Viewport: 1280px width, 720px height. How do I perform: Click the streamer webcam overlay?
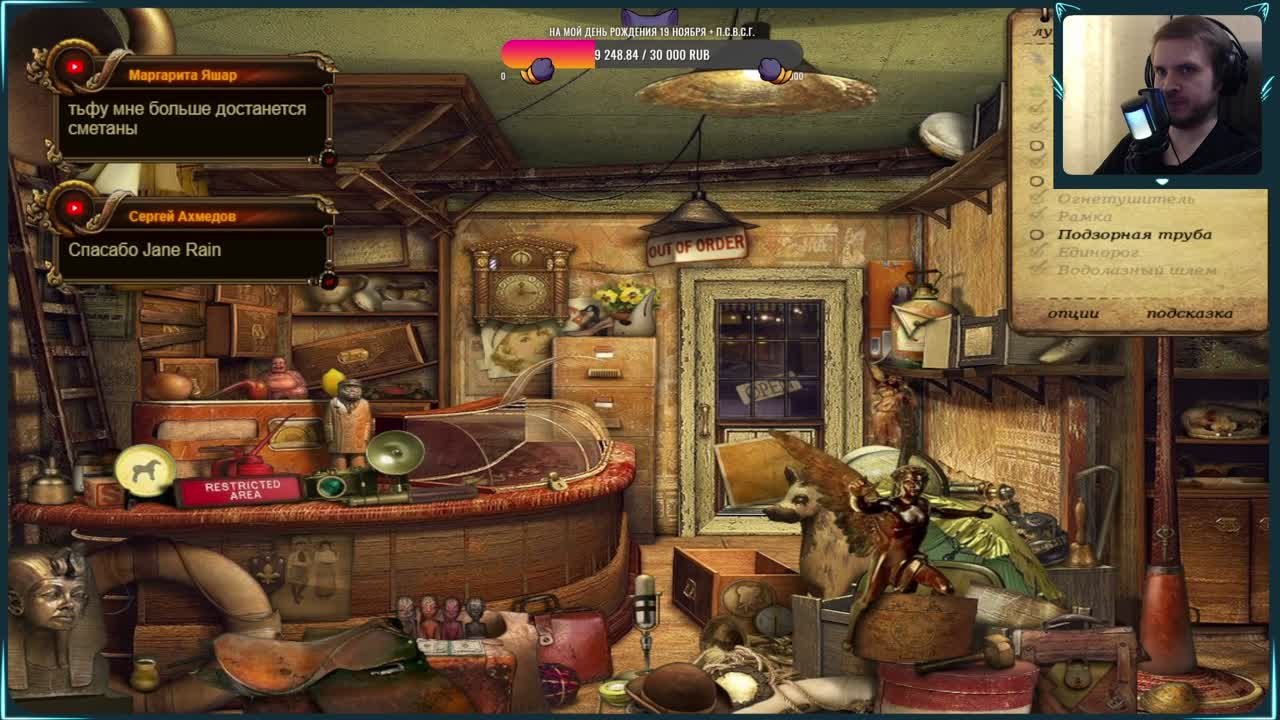[1160, 95]
